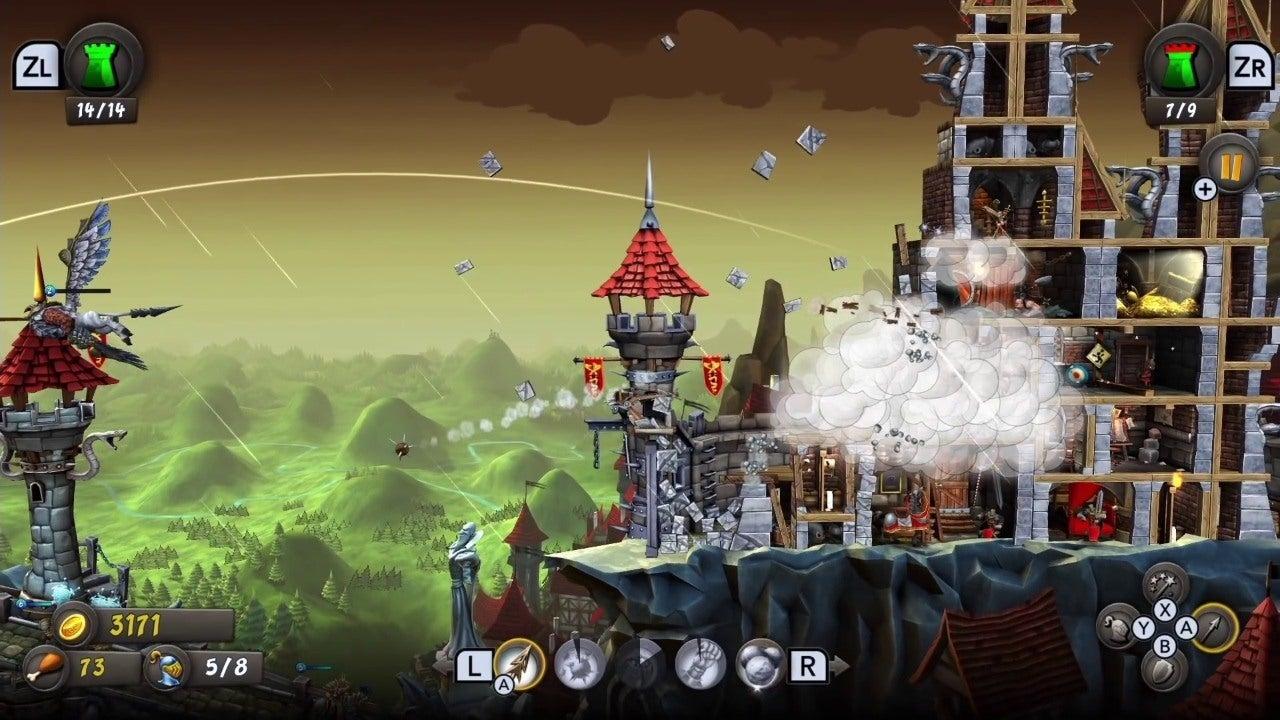Pause the game with the pause button
This screenshot has width=1280, height=720.
click(x=1230, y=163)
